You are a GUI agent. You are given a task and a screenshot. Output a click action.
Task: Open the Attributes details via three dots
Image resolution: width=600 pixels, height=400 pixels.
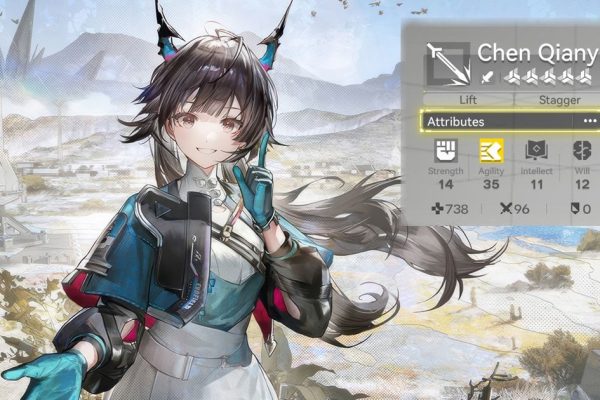click(x=589, y=121)
